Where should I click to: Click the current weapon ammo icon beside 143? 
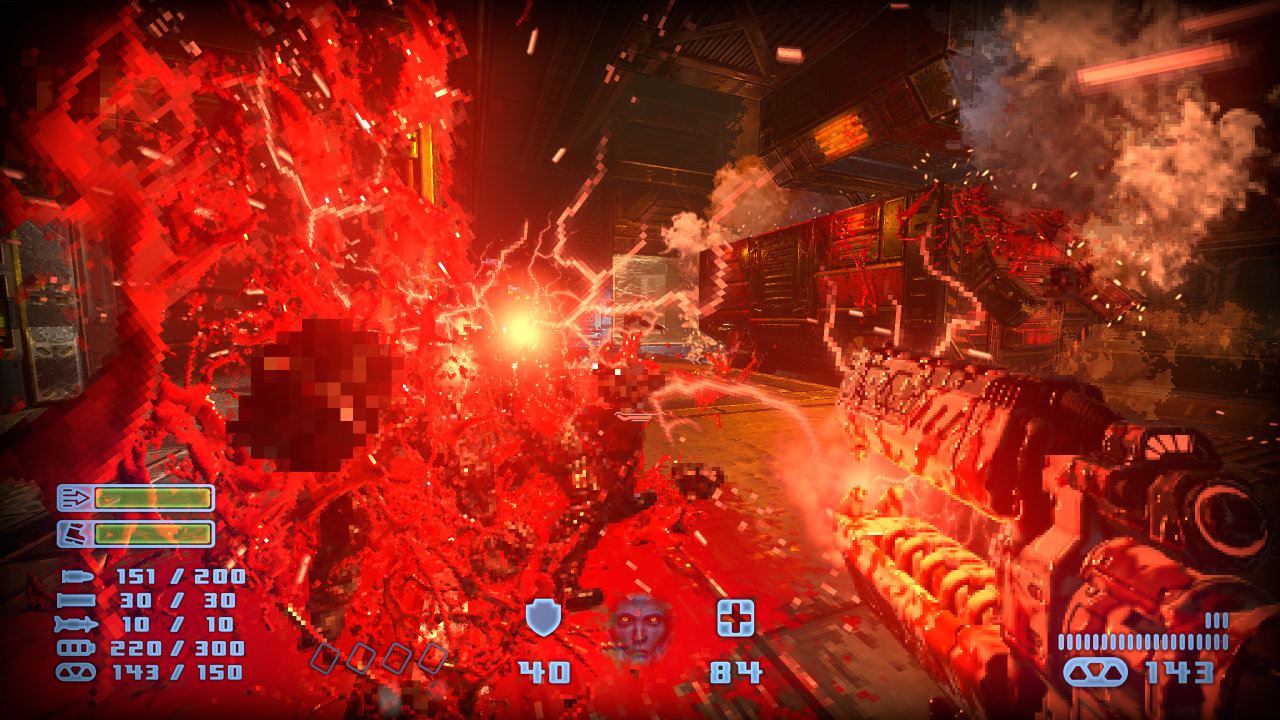pos(1094,672)
